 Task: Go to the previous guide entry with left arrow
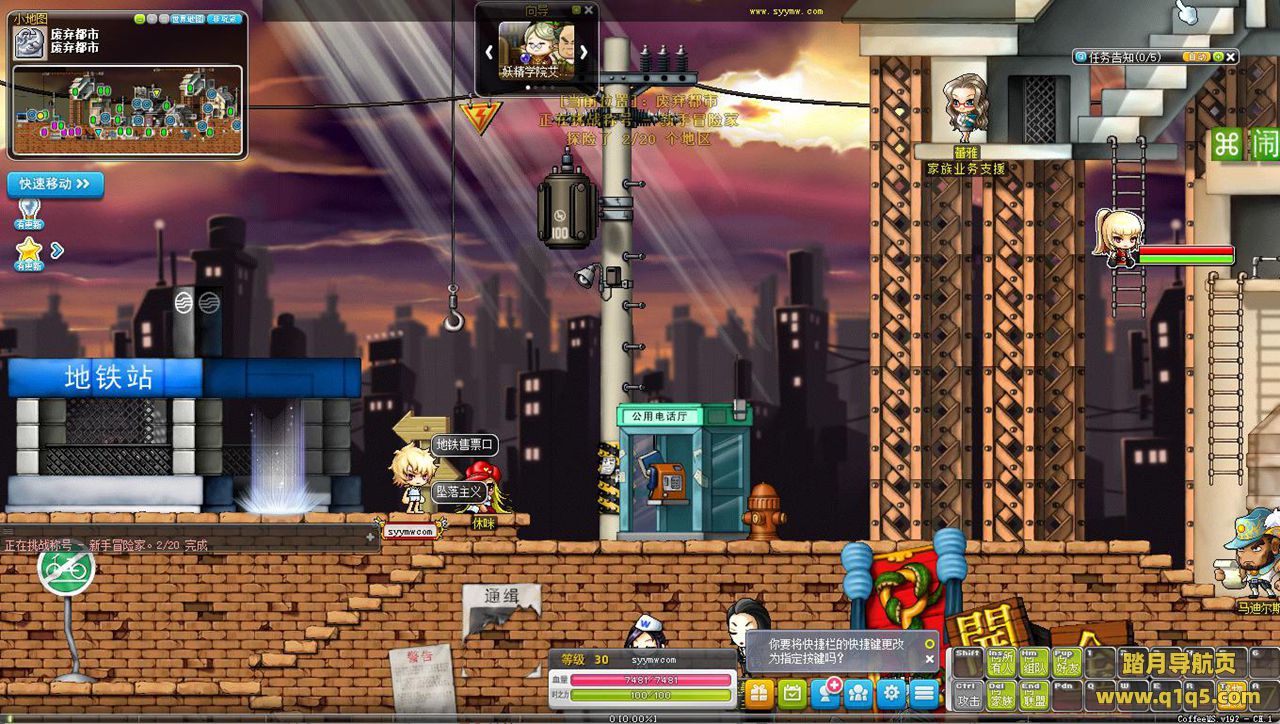pos(489,51)
